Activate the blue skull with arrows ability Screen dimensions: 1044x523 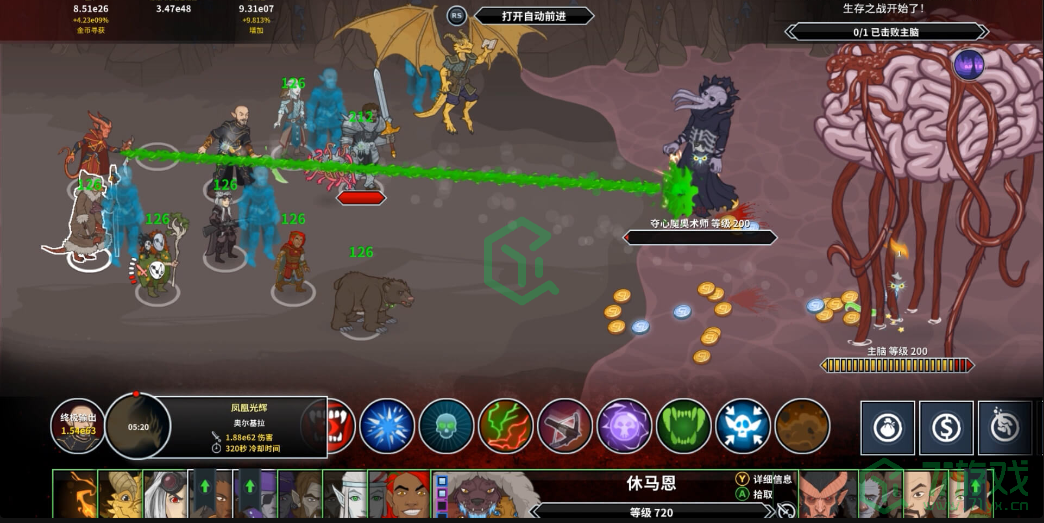tap(743, 425)
